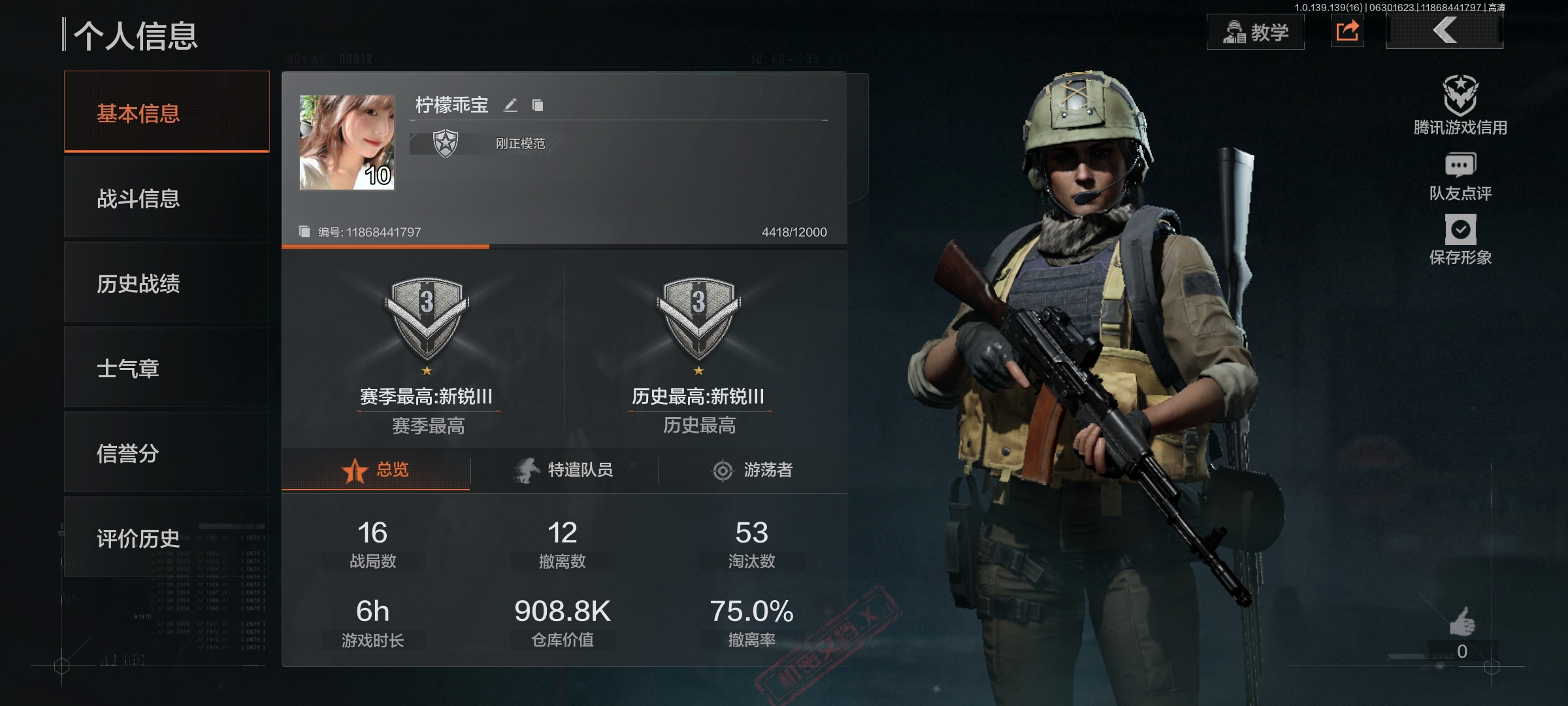This screenshot has width=1568, height=706.
Task: Switch to 特遣队员 stats tab
Action: [564, 470]
